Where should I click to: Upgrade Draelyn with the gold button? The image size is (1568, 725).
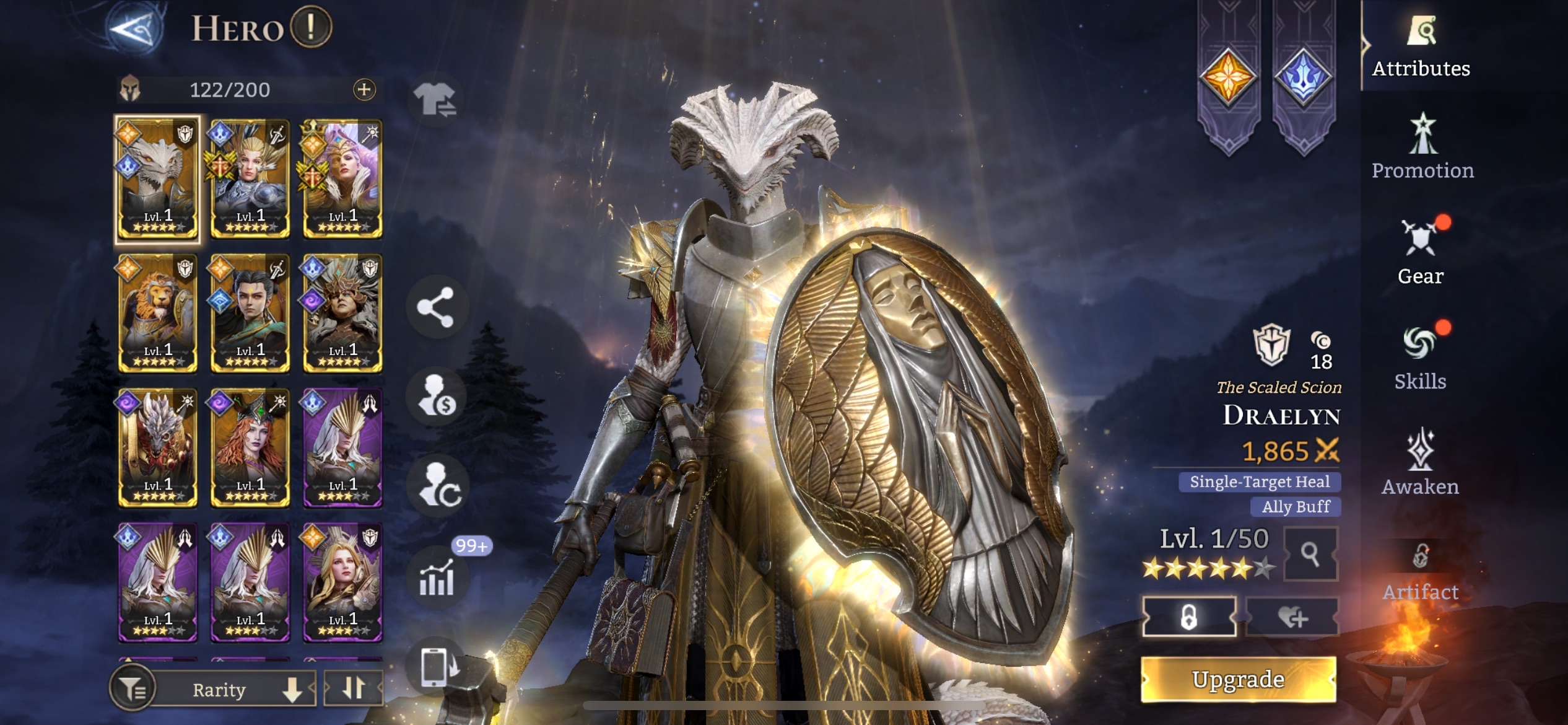(x=1238, y=680)
